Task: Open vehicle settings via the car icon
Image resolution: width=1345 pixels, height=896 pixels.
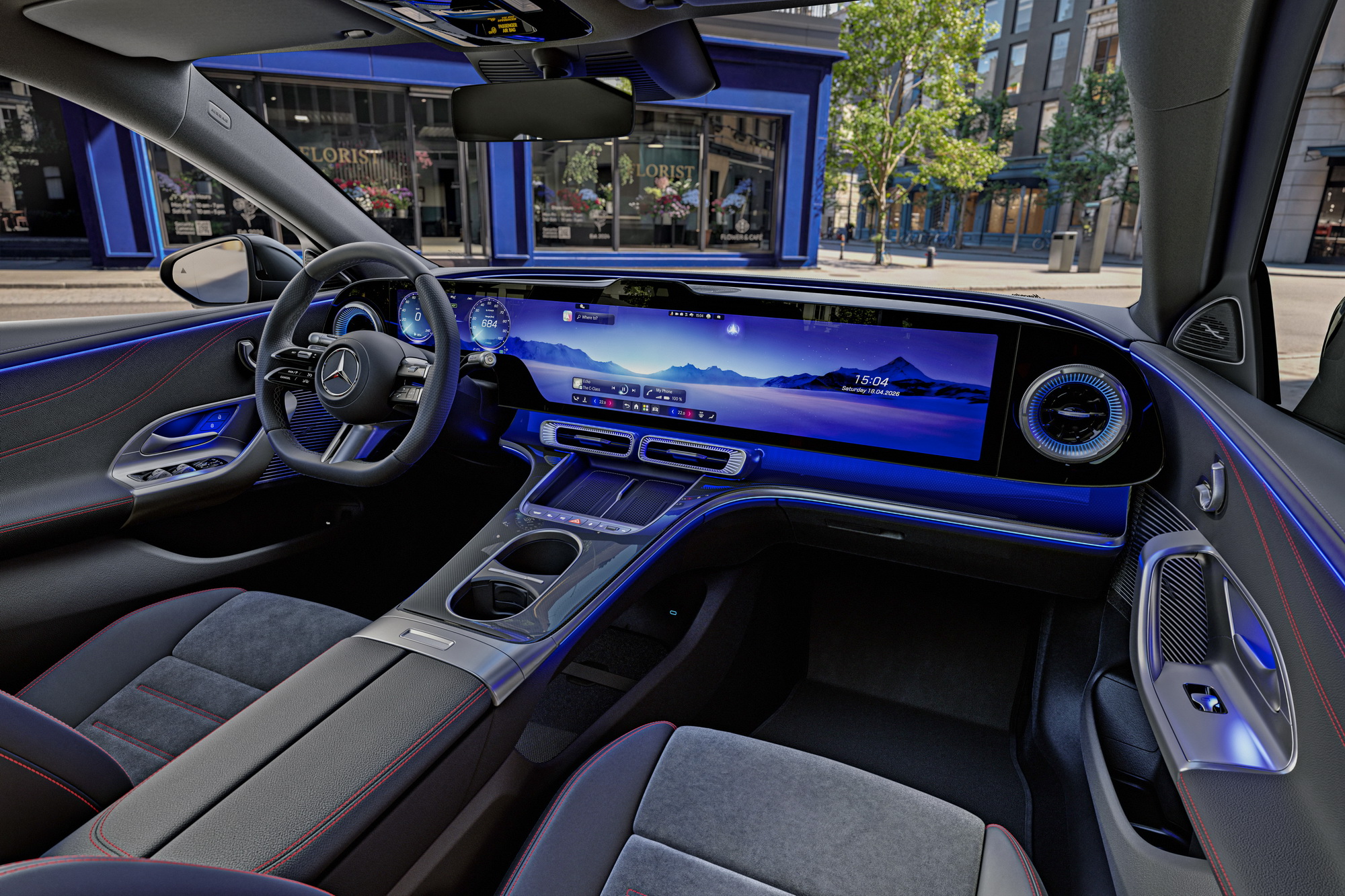Action: point(655,409)
